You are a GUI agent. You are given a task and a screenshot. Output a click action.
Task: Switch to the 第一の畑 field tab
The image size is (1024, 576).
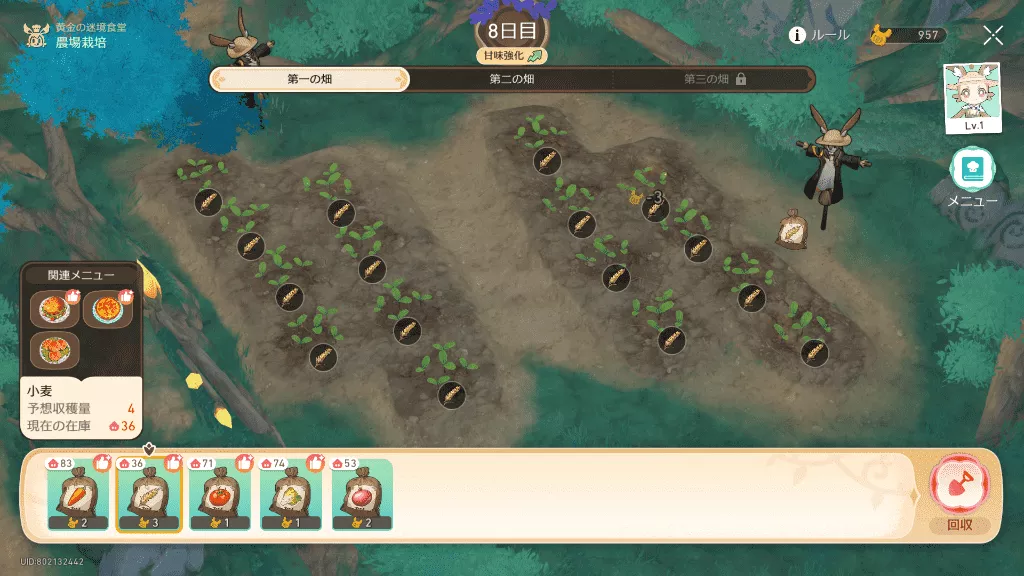[309, 79]
